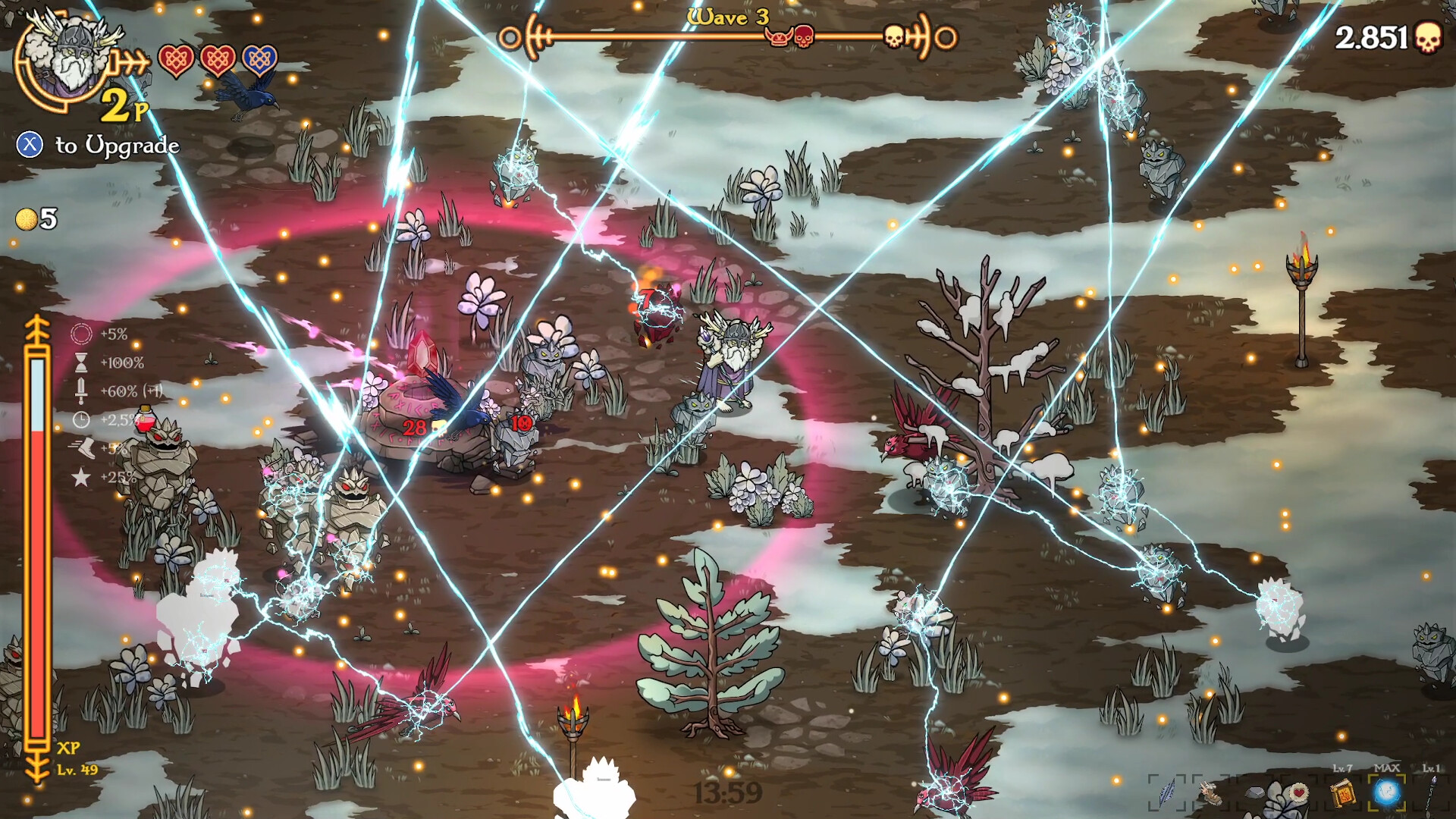This screenshot has height=819, width=1456.
Task: Click the gold coin counter showing 5
Action: tap(36, 221)
